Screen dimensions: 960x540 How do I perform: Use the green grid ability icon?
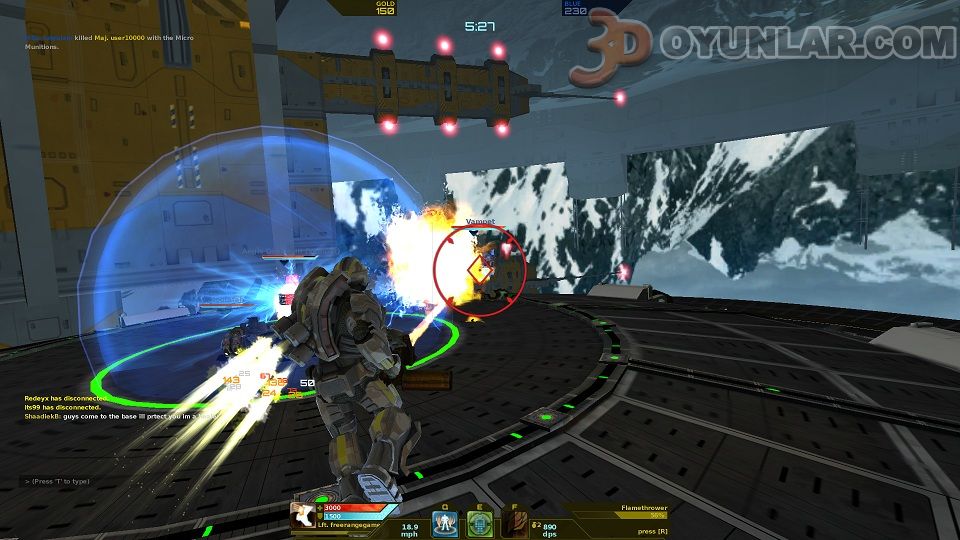pyautogui.click(x=480, y=523)
